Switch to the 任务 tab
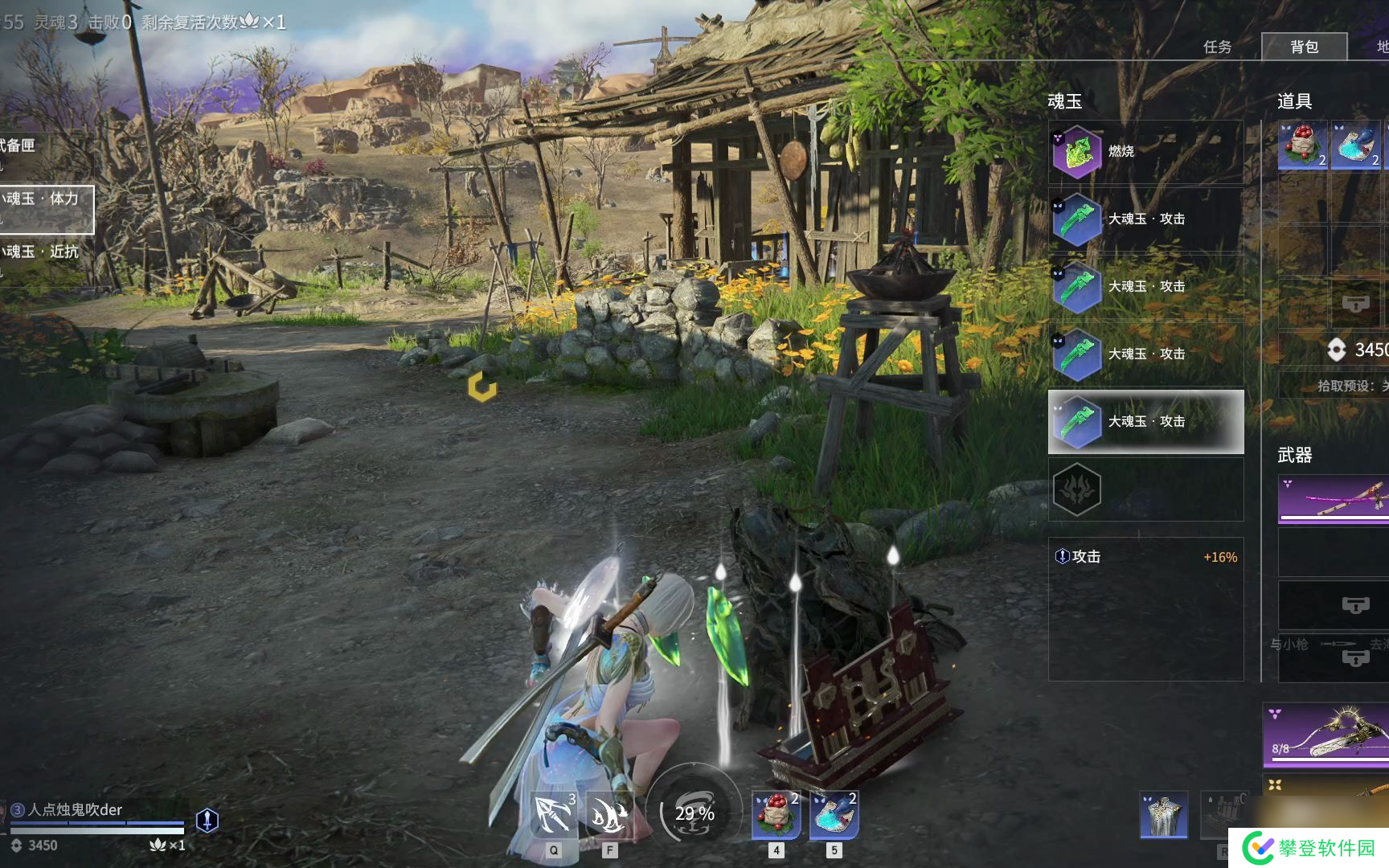Viewport: 1389px width, 868px height. pyautogui.click(x=1217, y=47)
